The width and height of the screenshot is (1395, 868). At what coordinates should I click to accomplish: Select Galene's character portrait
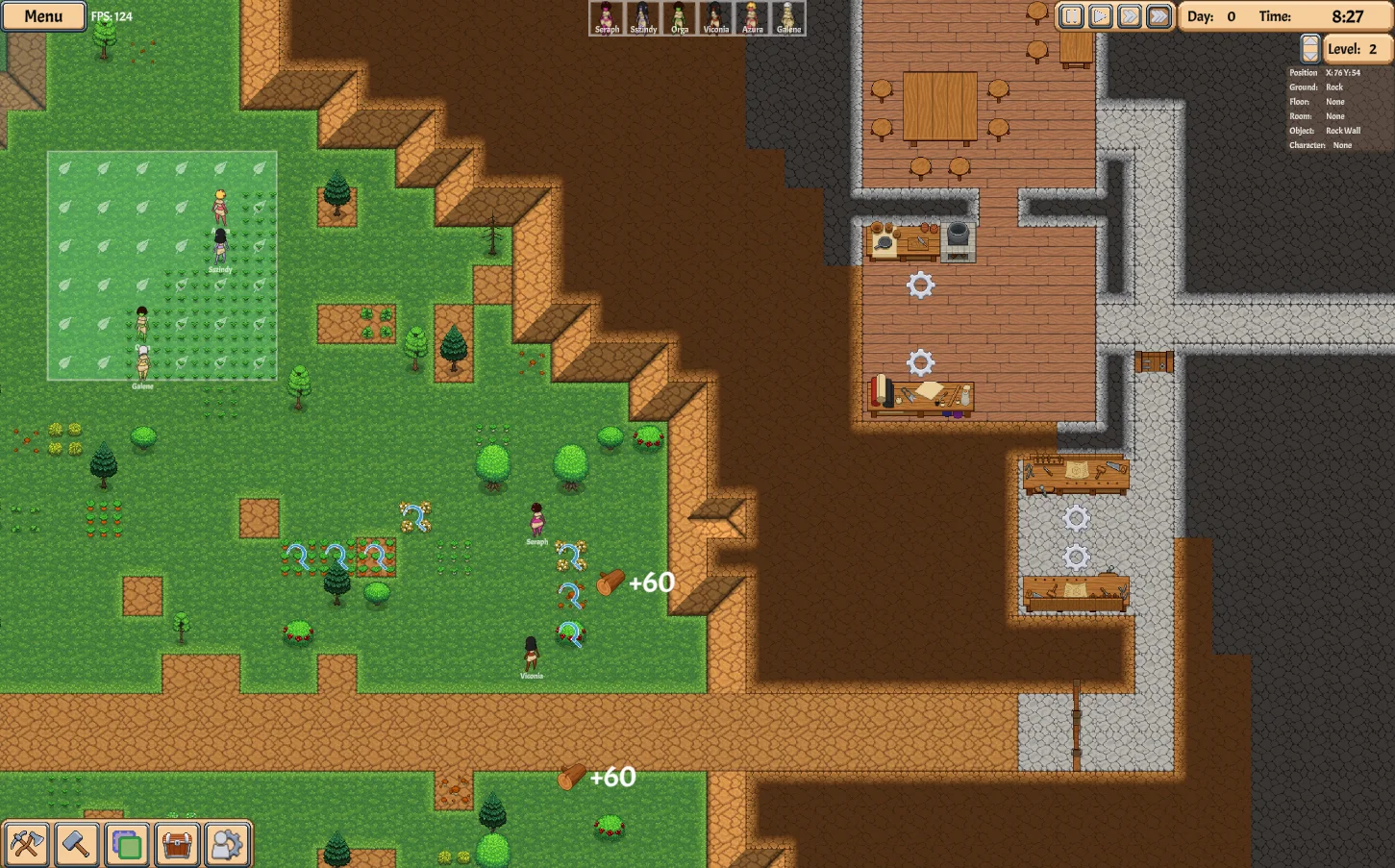pyautogui.click(x=788, y=18)
